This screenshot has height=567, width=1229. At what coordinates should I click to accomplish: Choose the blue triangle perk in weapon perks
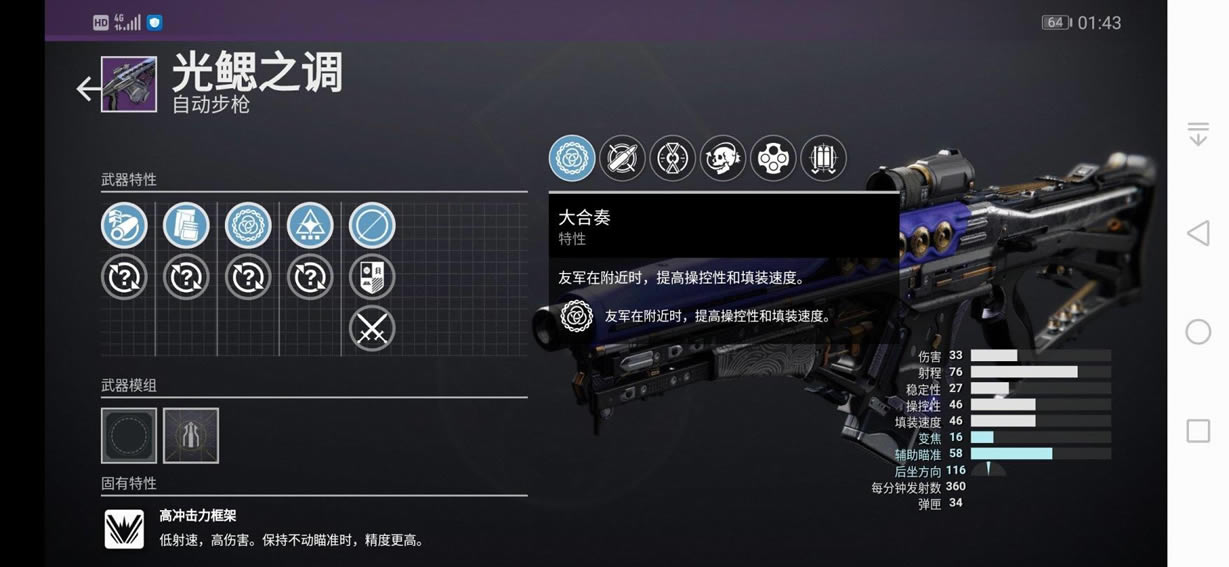click(310, 226)
